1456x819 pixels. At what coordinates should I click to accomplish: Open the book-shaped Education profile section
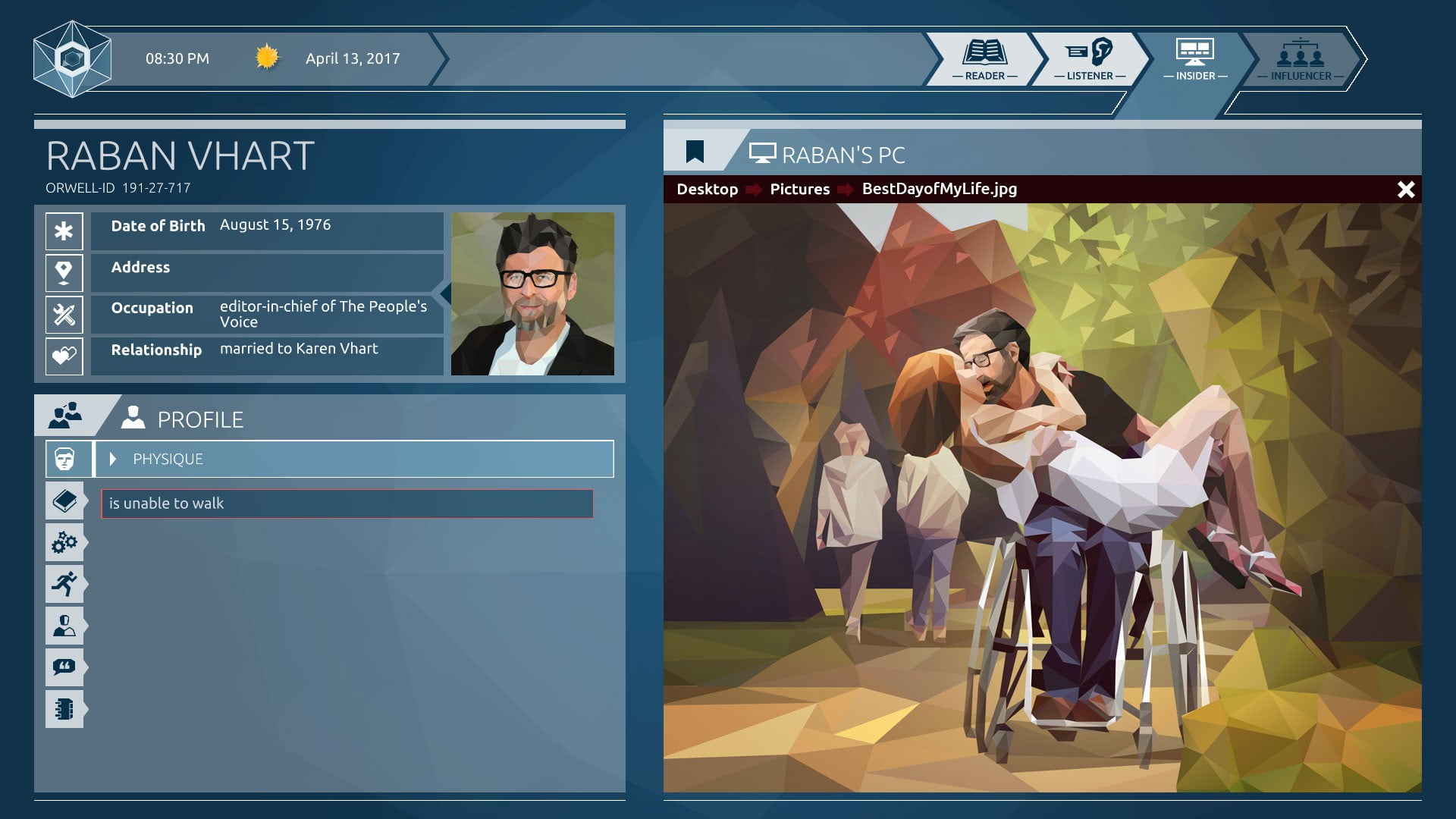click(x=65, y=500)
